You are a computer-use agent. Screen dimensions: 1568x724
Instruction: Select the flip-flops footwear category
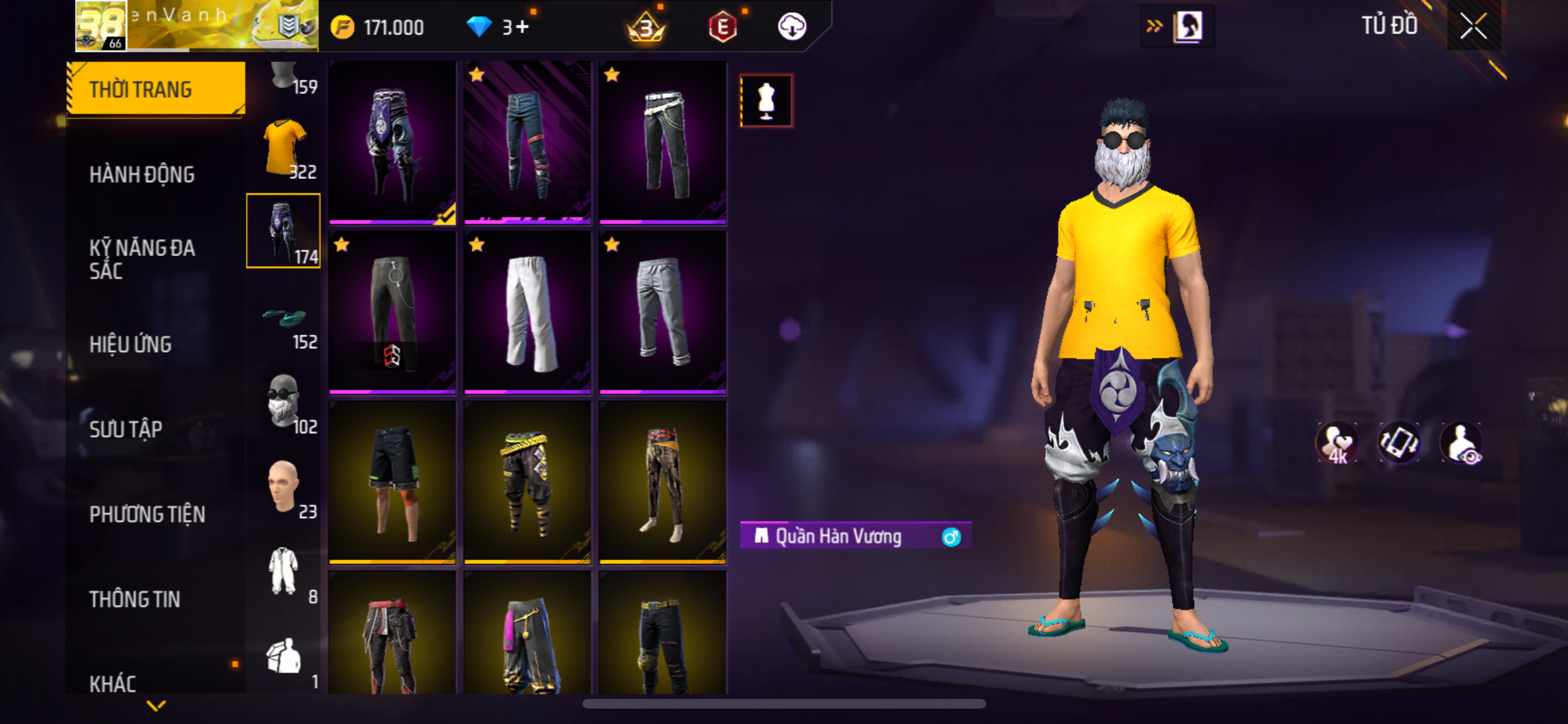[284, 320]
